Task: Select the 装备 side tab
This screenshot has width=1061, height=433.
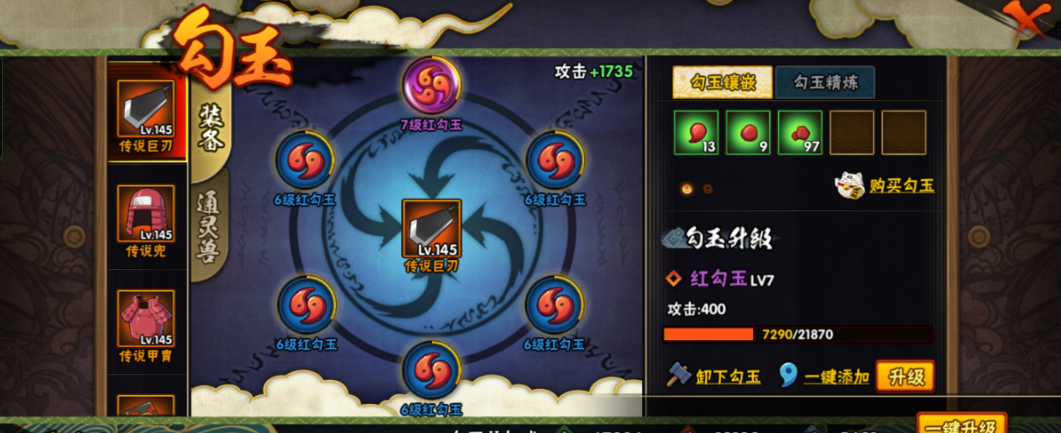Action: tap(211, 129)
